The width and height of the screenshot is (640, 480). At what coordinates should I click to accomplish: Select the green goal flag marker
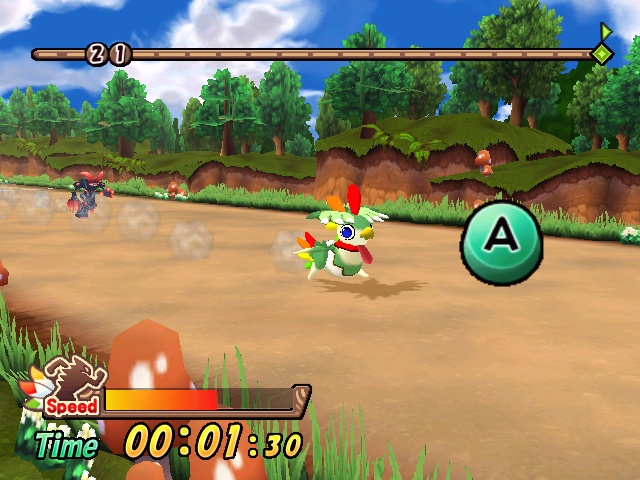click(x=602, y=46)
